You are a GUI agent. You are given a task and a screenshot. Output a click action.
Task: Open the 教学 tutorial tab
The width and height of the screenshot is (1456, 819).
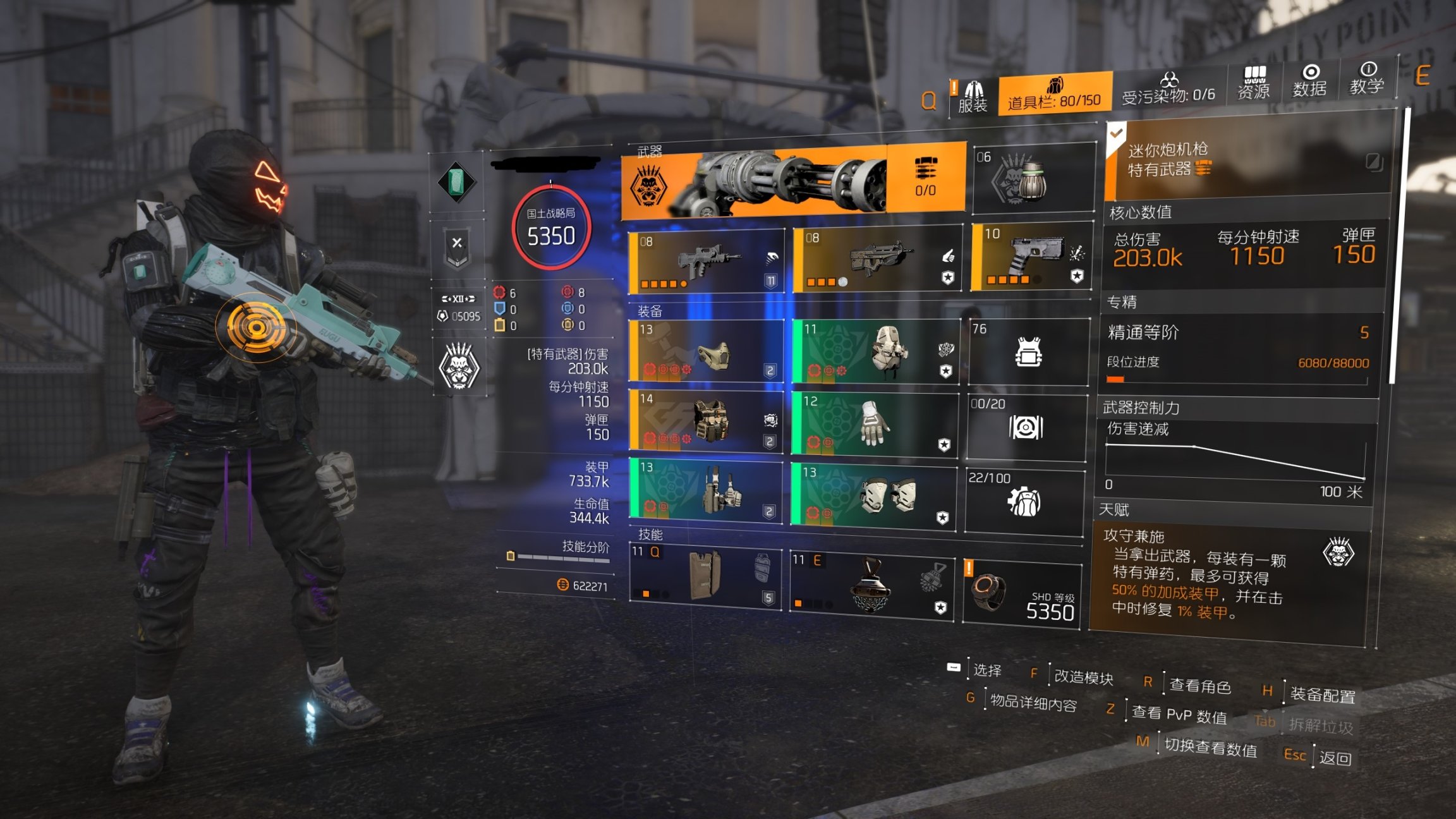[1366, 79]
